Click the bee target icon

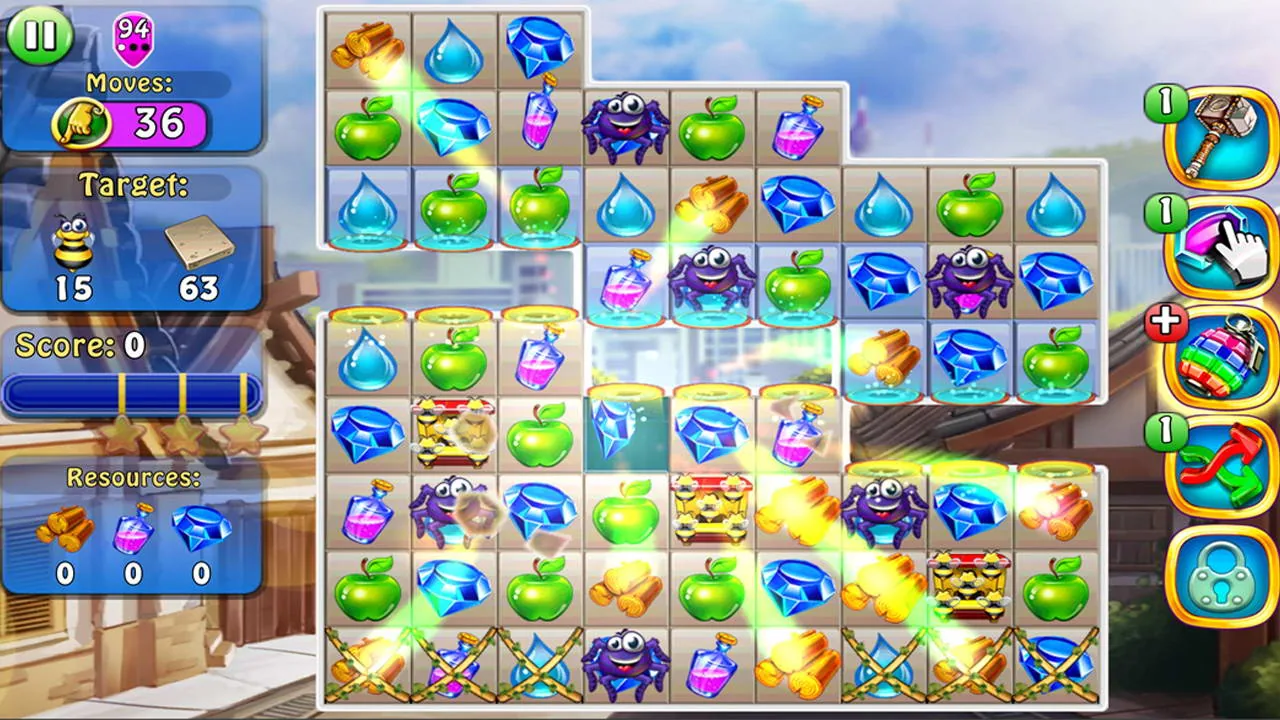pos(72,240)
